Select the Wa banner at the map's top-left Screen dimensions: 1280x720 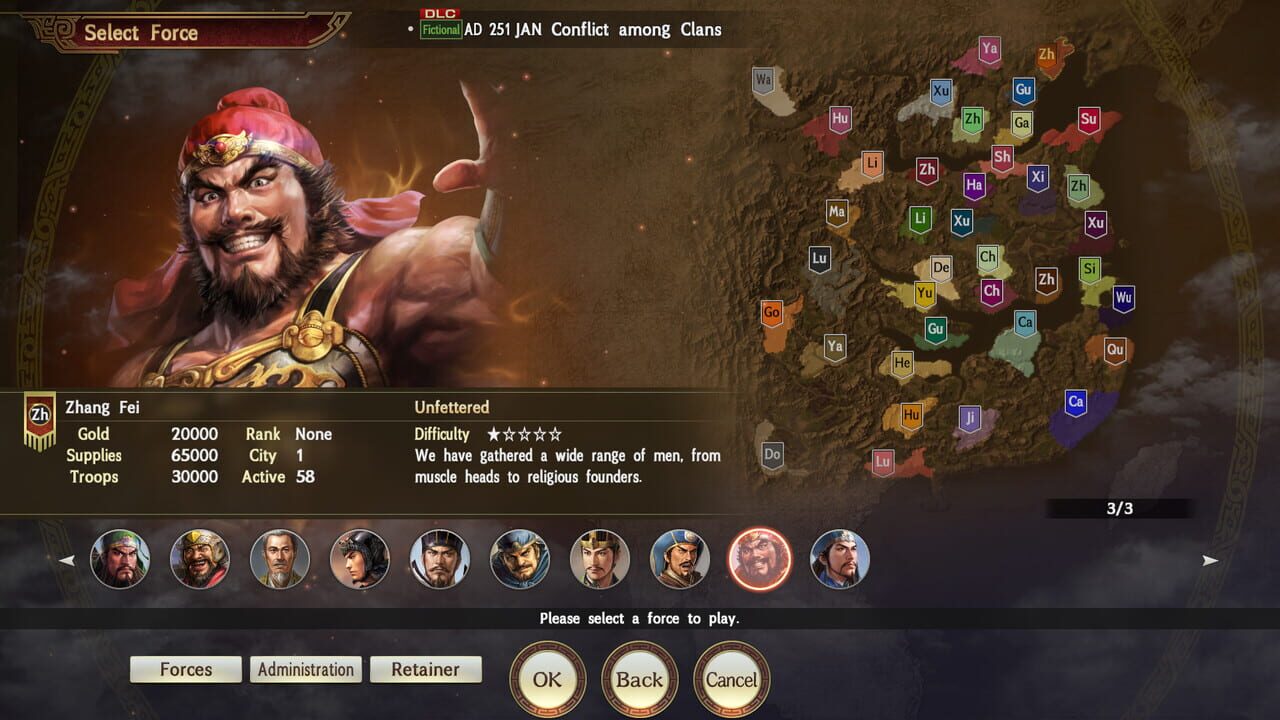point(763,76)
